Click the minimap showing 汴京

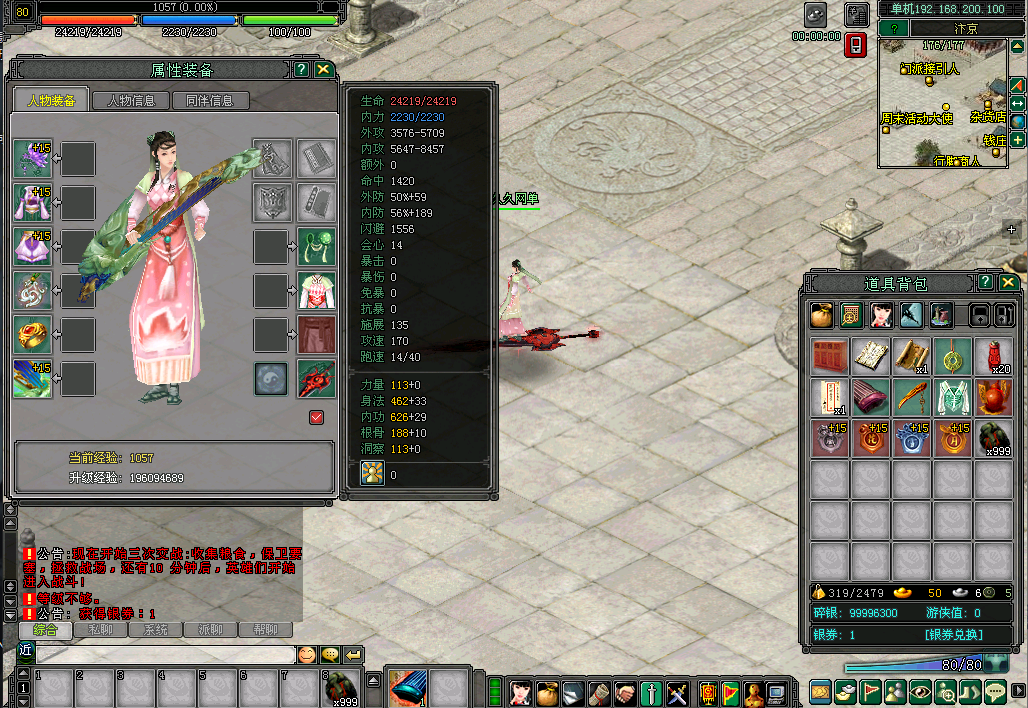[942, 105]
